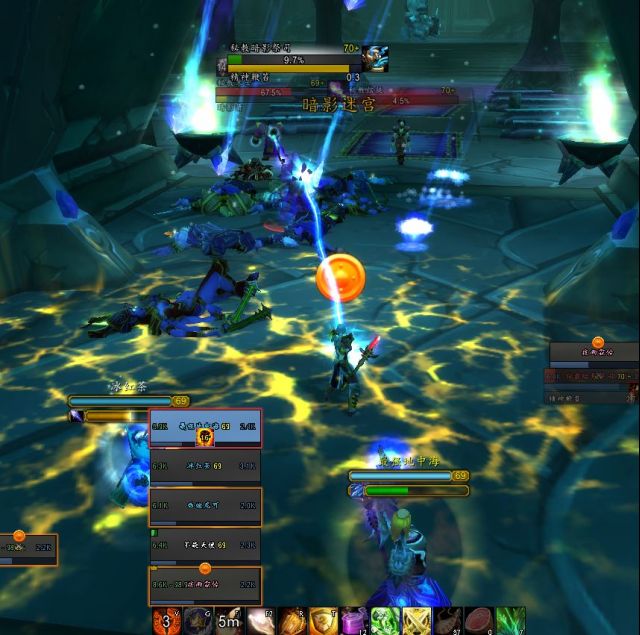
Task: Activate the fiery eye ability showing 3
Action: click(166, 621)
